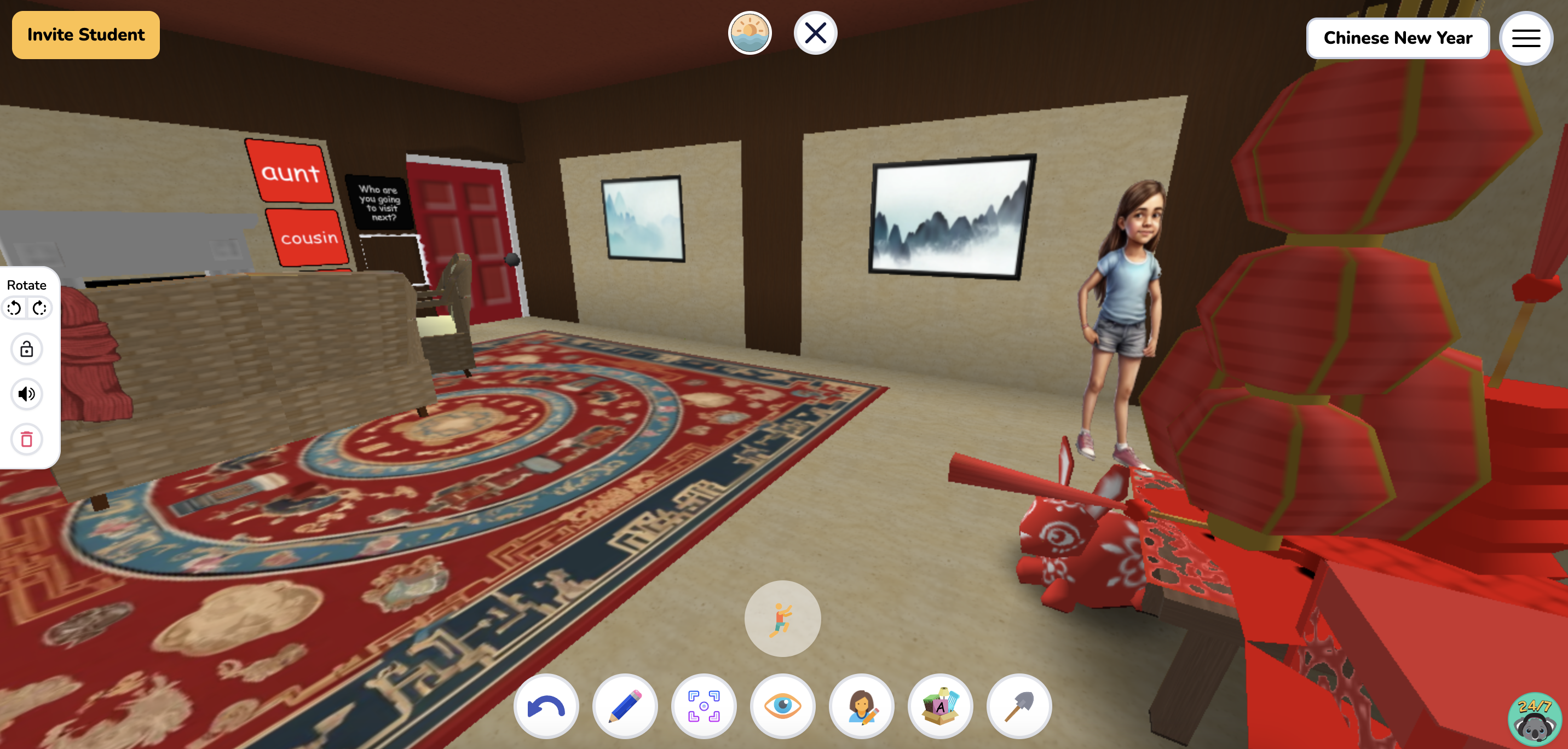Toggle sound with the speaker icon
1568x749 pixels.
coord(26,394)
